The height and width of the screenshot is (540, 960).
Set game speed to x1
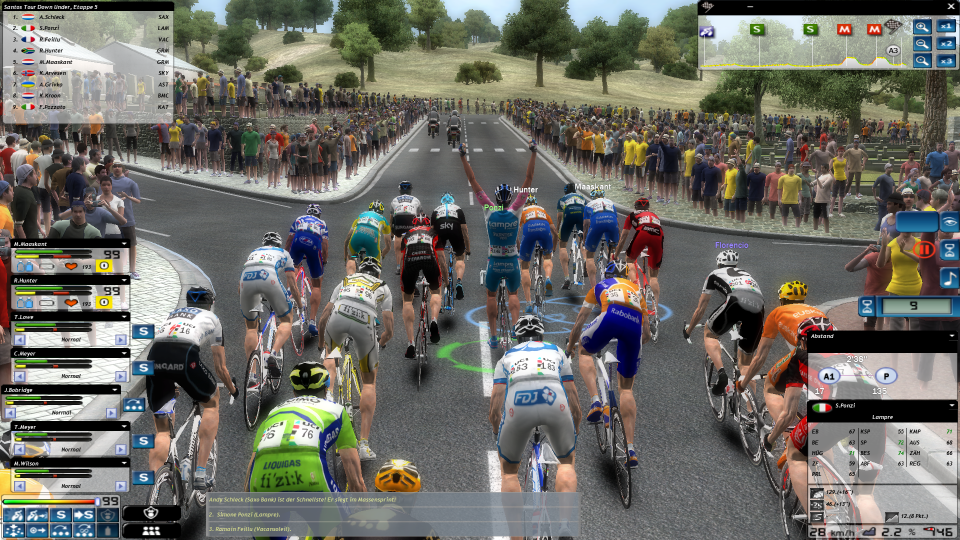pyautogui.click(x=946, y=27)
